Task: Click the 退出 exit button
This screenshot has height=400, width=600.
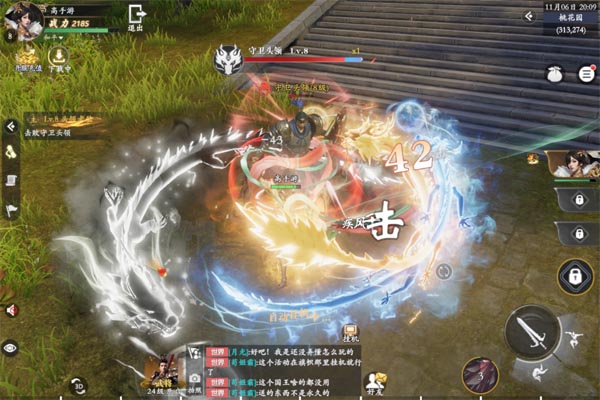Action: coord(137,19)
